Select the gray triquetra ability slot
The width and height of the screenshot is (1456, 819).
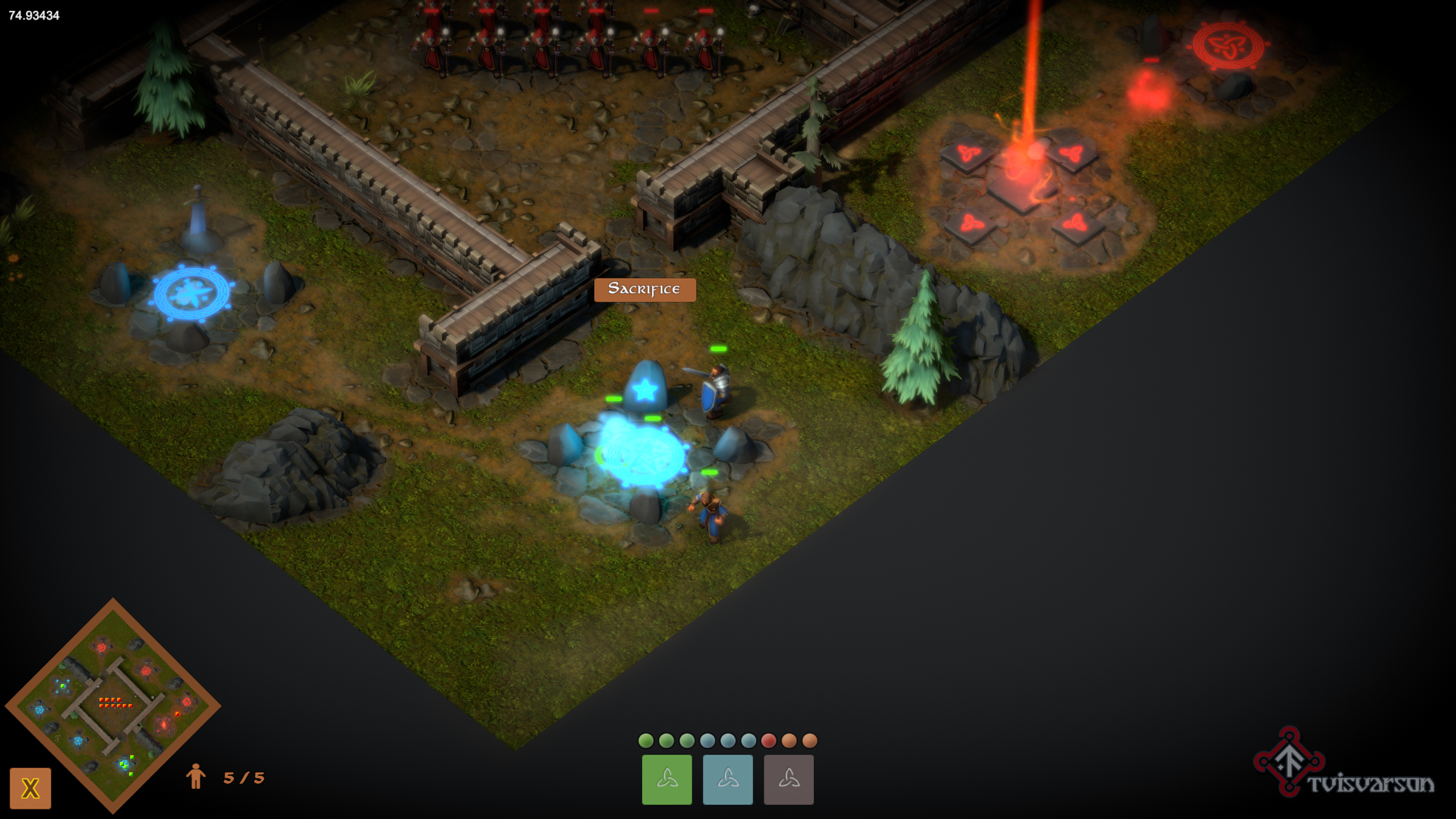pyautogui.click(x=788, y=779)
